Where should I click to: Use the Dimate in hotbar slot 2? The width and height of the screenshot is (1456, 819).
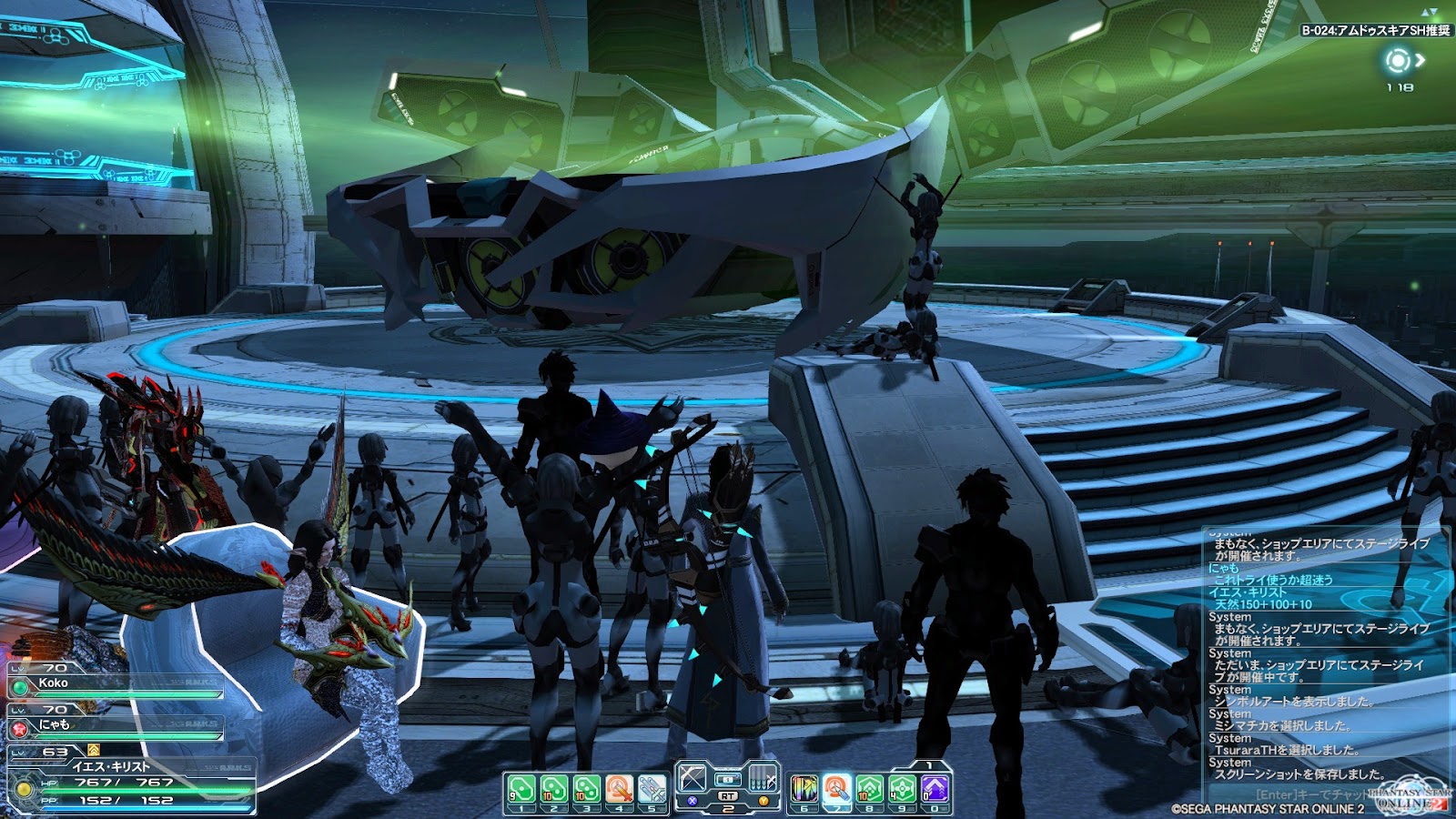553,788
